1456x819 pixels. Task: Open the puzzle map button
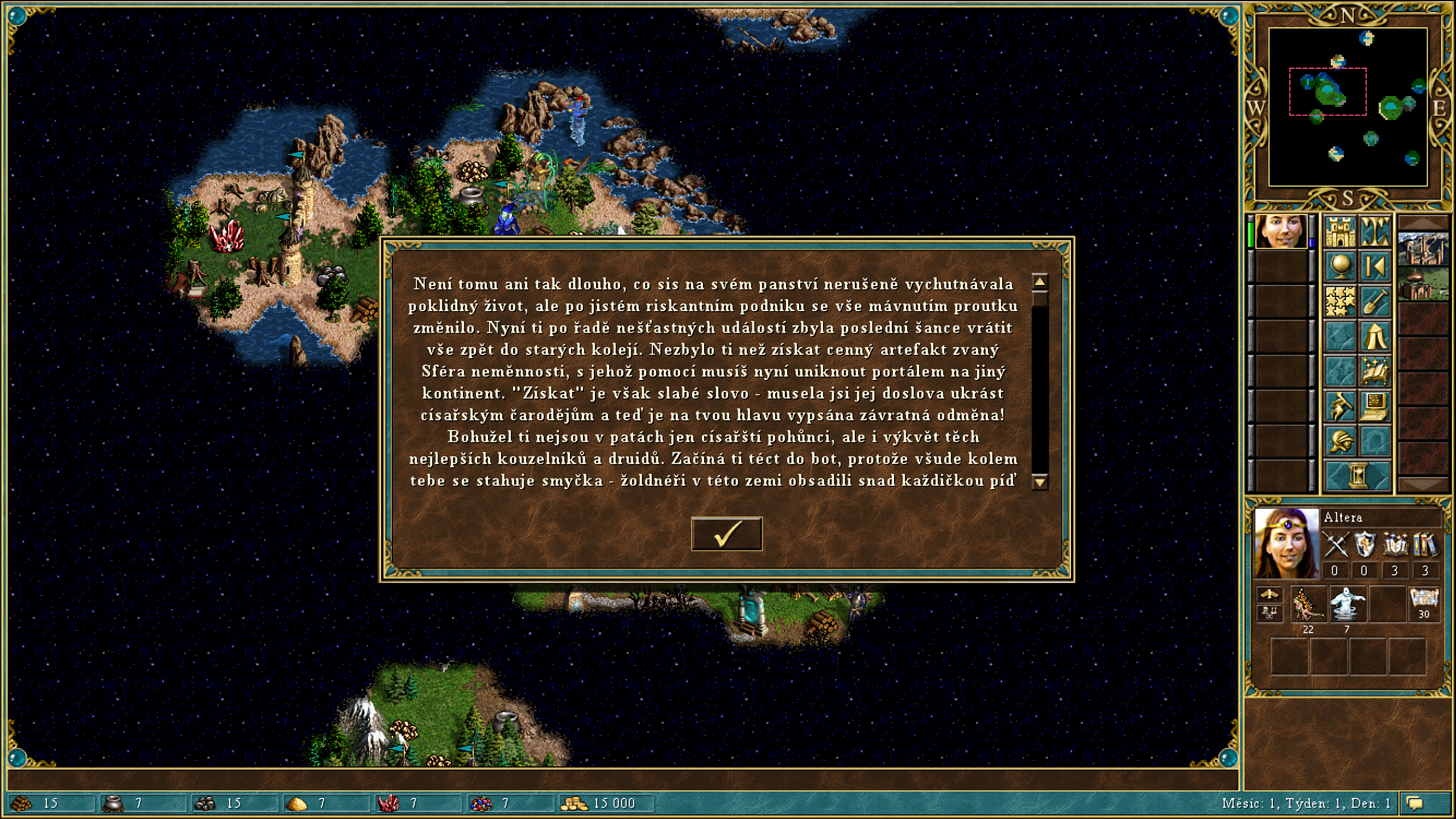[x=1340, y=301]
